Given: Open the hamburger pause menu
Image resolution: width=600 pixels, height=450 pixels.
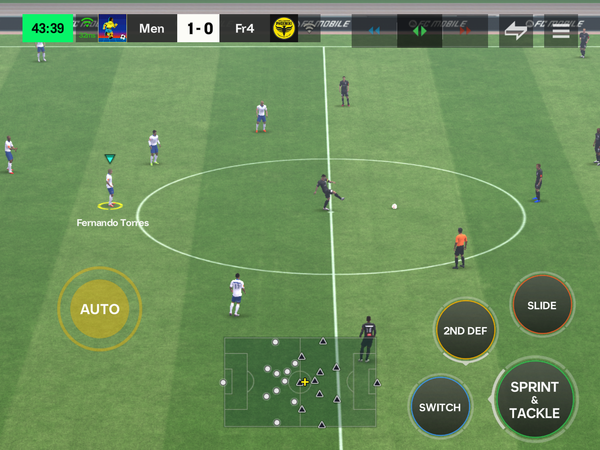Looking at the screenshot, I should coord(561,31).
